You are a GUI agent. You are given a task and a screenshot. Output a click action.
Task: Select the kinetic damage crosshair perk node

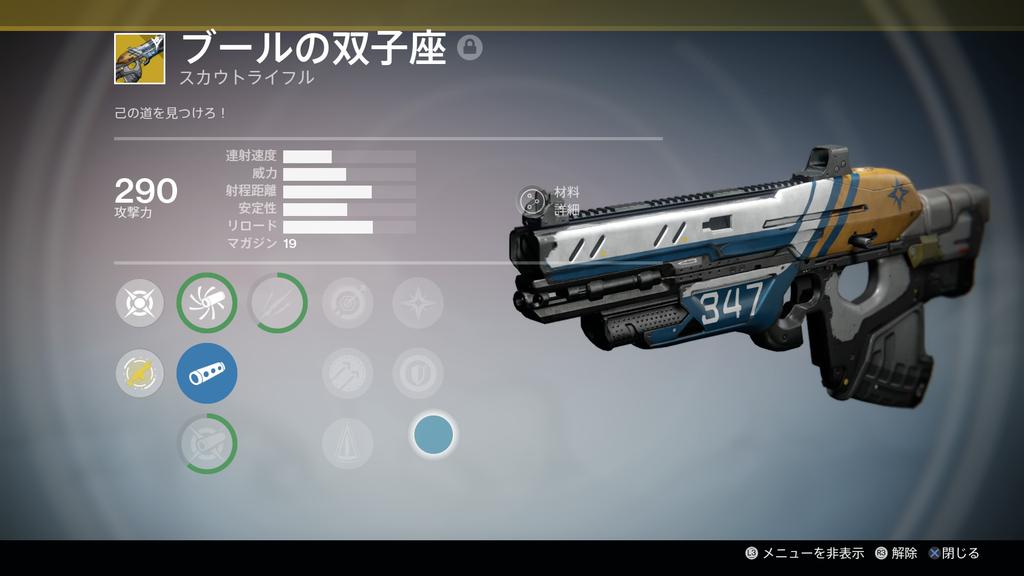click(x=140, y=303)
